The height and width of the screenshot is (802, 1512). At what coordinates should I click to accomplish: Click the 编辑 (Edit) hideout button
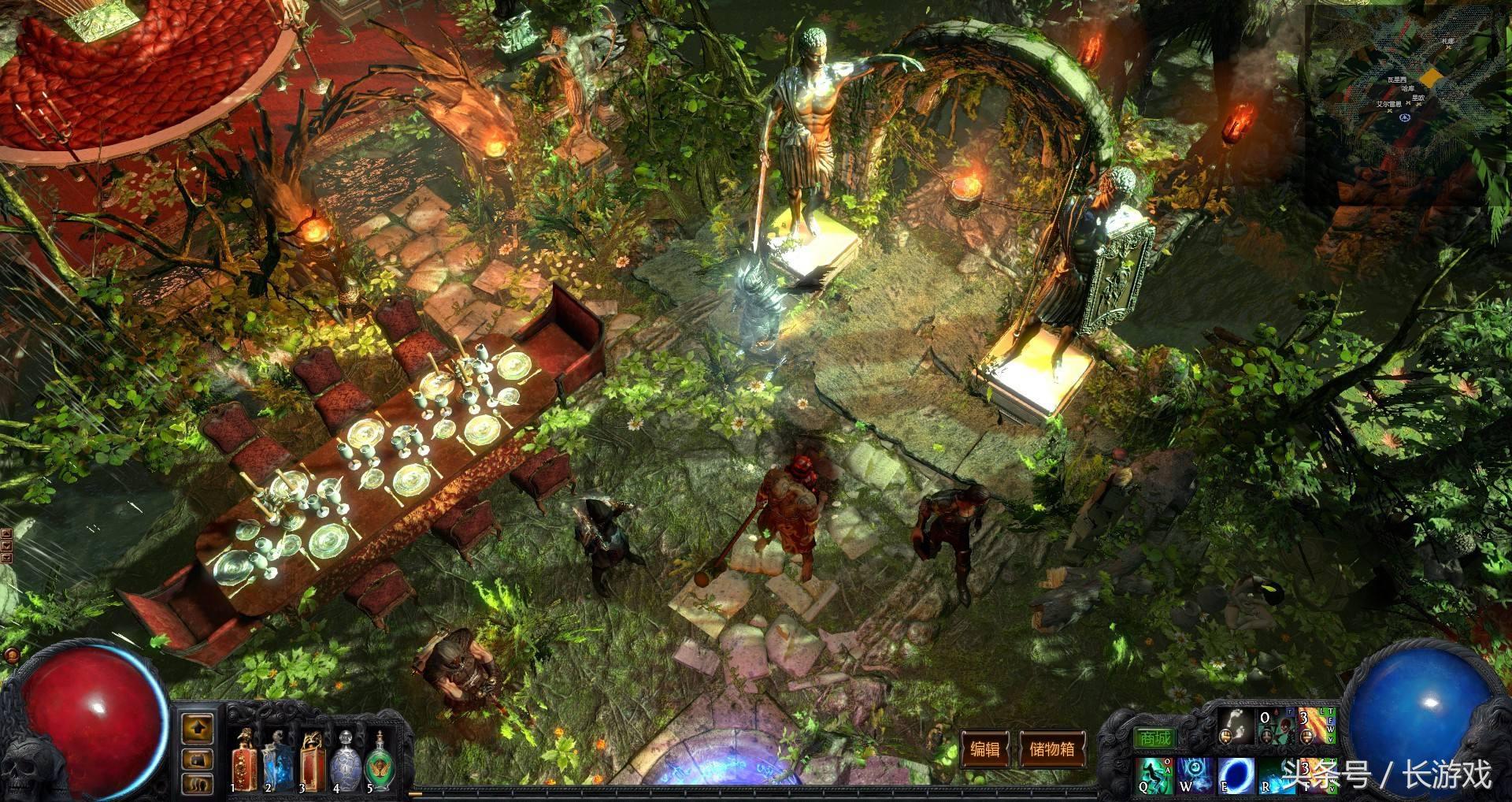click(984, 749)
